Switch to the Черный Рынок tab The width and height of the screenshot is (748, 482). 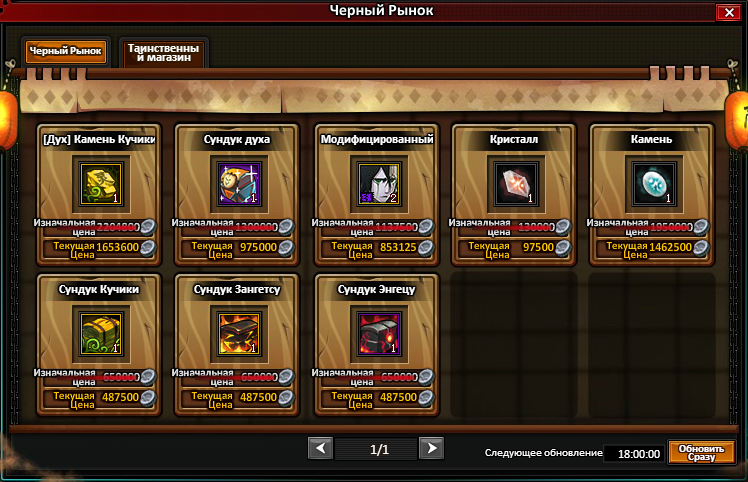point(66,52)
